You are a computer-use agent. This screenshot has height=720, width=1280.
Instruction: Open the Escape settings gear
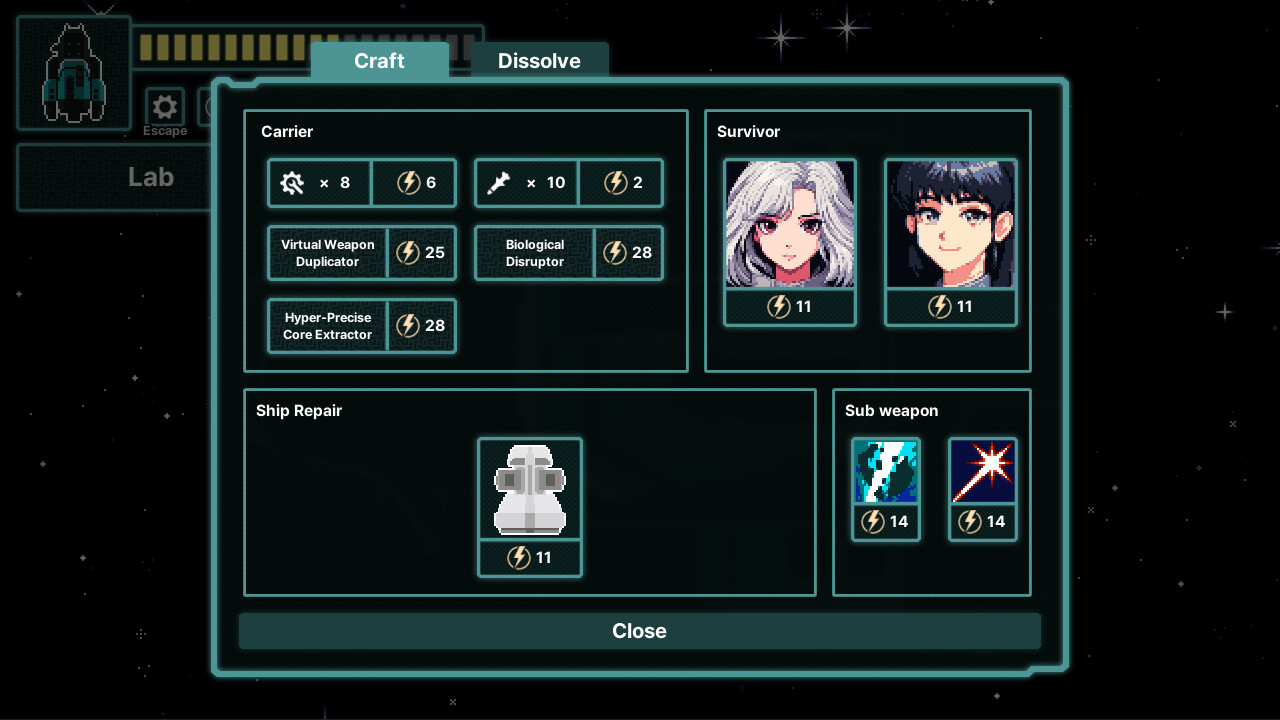164,106
